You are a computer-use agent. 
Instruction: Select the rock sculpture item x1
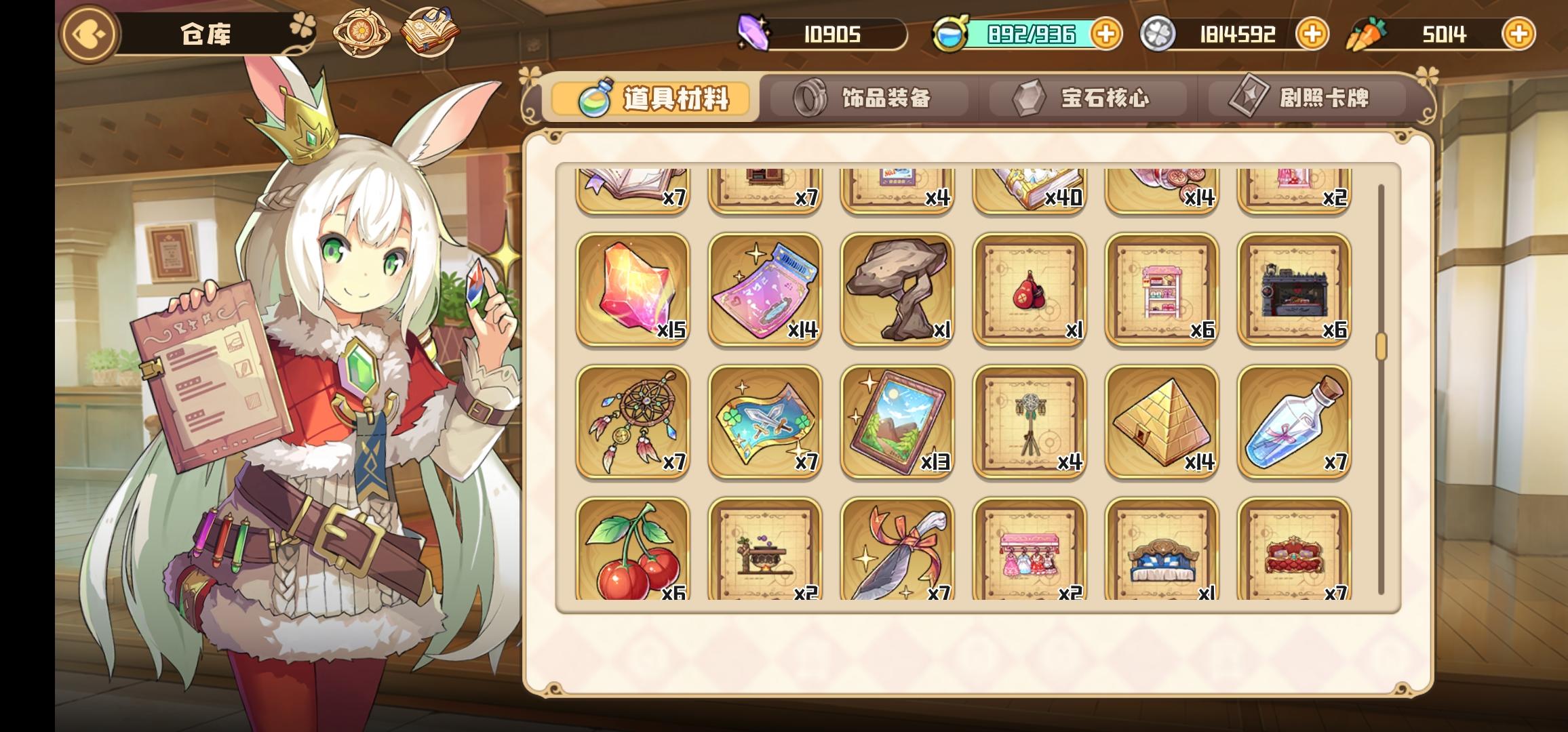(x=898, y=291)
